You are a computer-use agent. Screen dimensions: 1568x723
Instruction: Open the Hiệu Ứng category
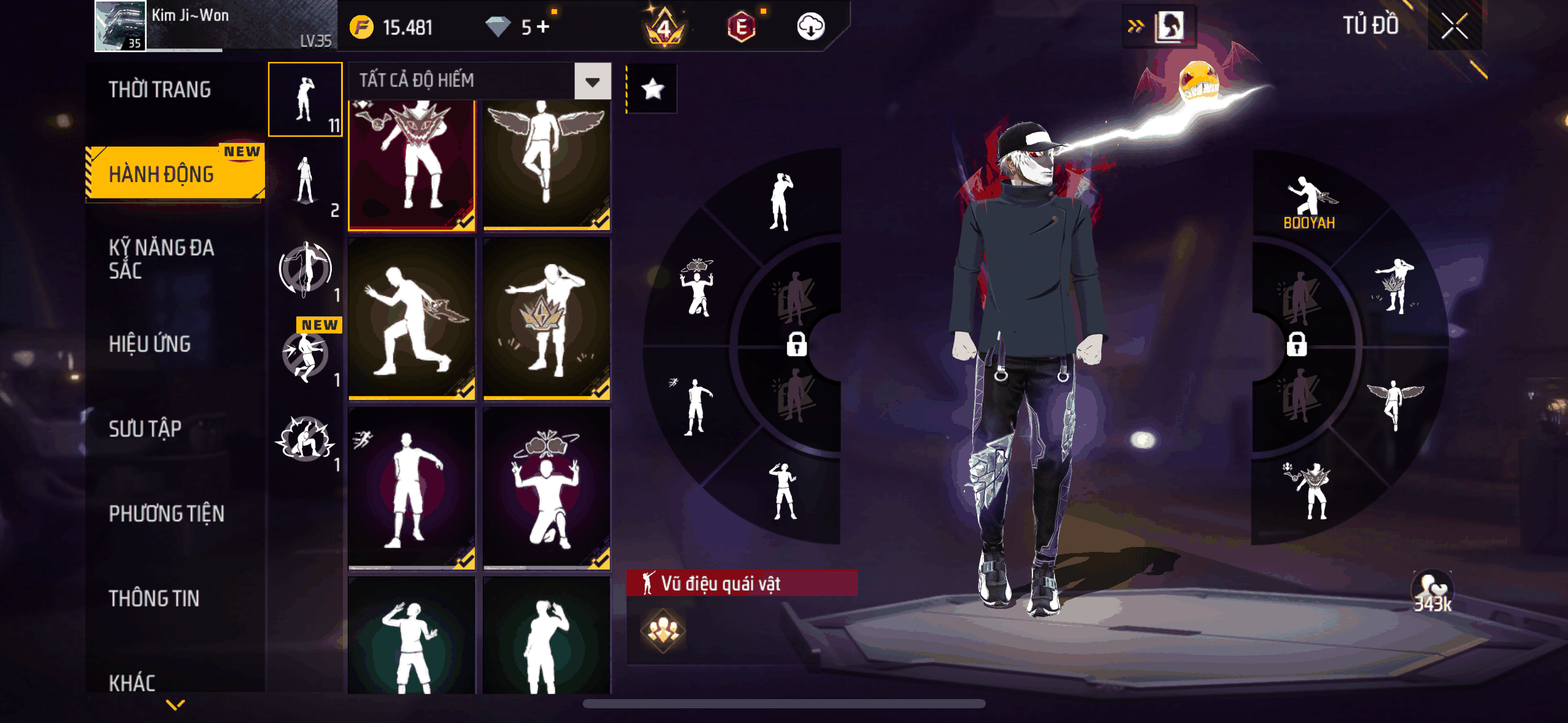click(150, 344)
